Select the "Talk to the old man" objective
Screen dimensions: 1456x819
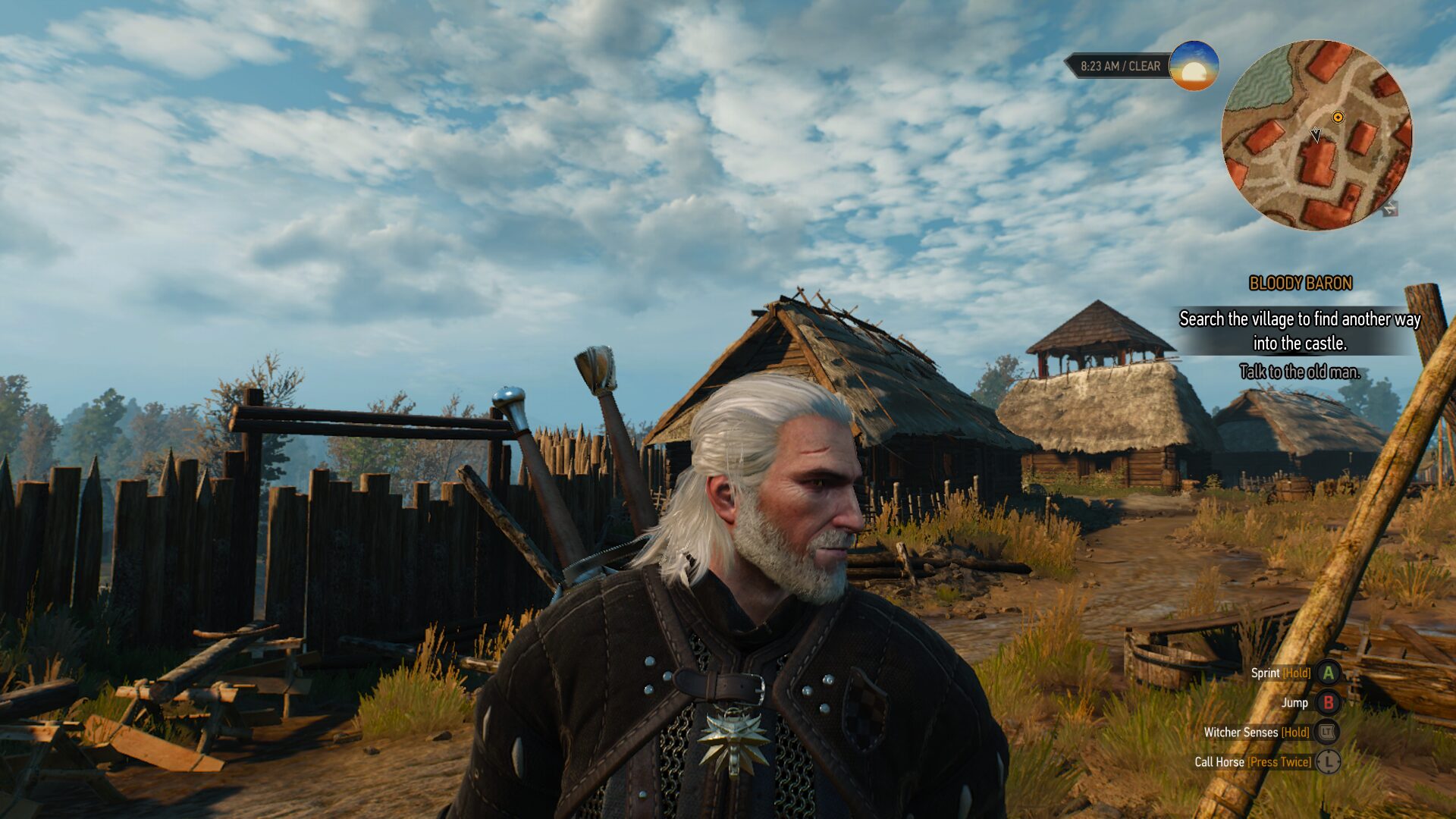[1299, 372]
